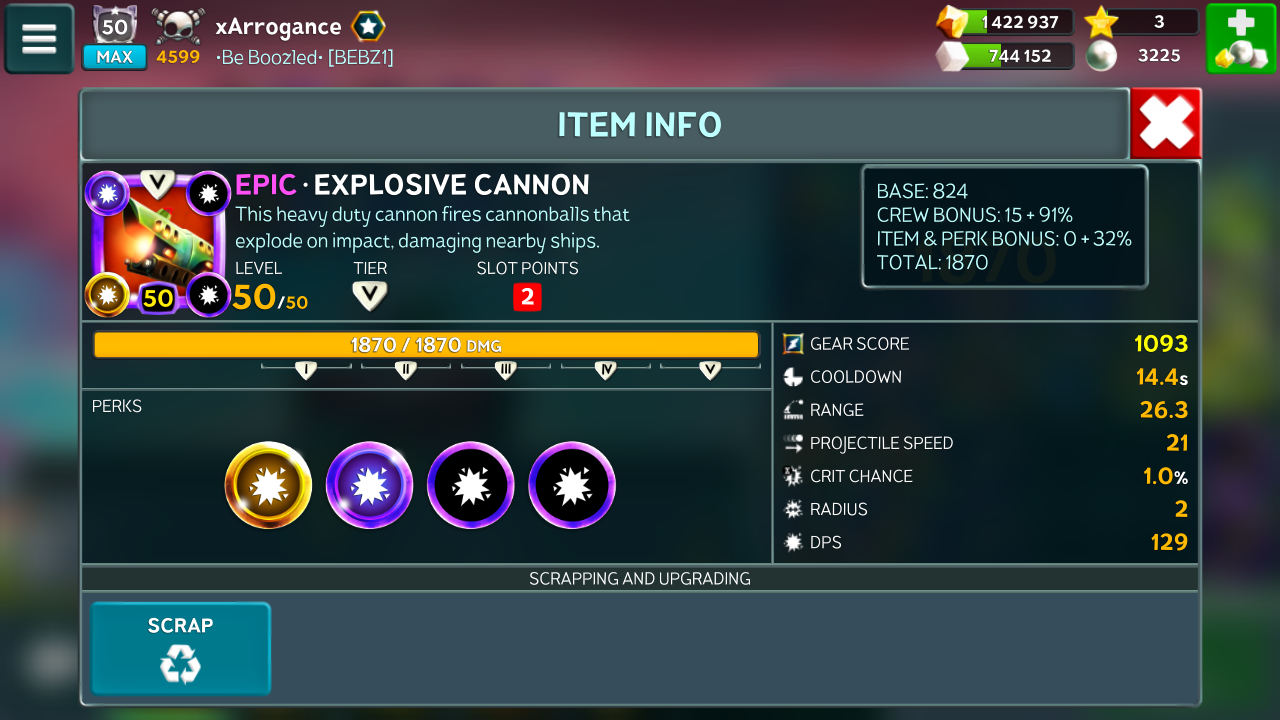The height and width of the screenshot is (720, 1280).
Task: View xArrogance player profile name
Action: 278,27
